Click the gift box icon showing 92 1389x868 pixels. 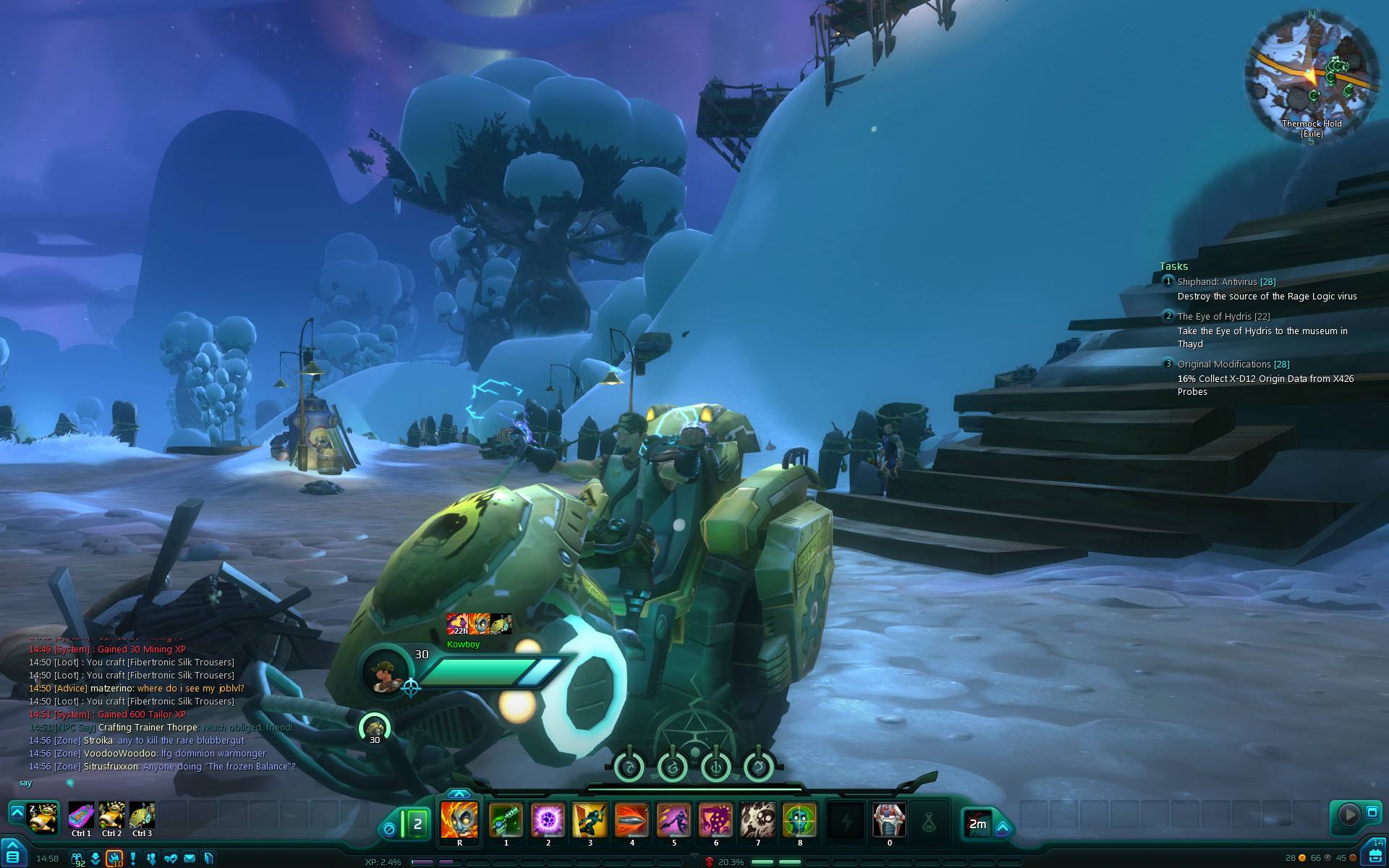(x=77, y=859)
